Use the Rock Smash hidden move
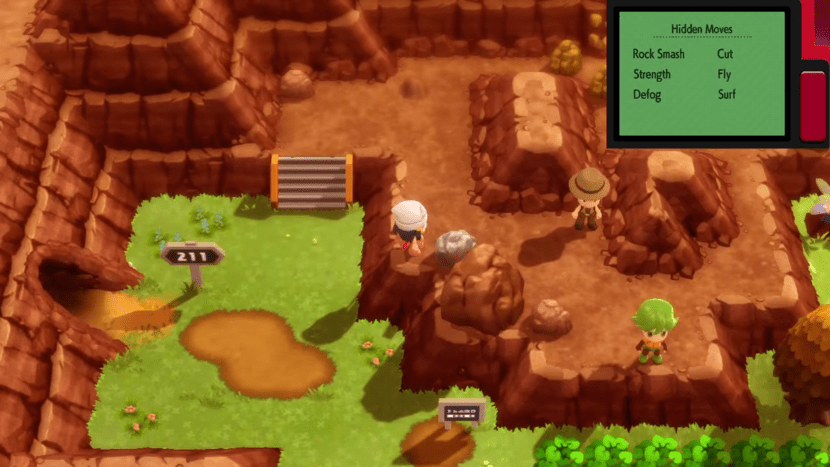The image size is (830, 467). coord(658,54)
